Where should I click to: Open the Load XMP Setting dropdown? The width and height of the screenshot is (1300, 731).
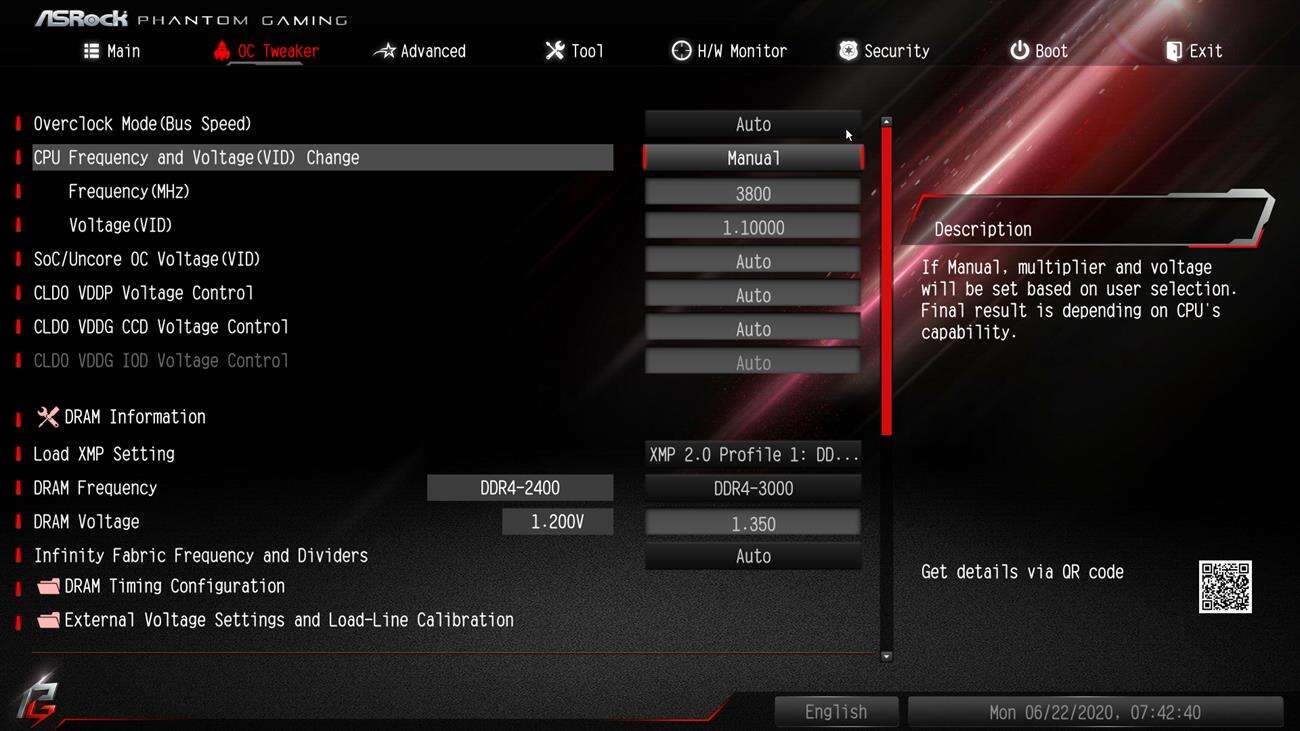(752, 453)
